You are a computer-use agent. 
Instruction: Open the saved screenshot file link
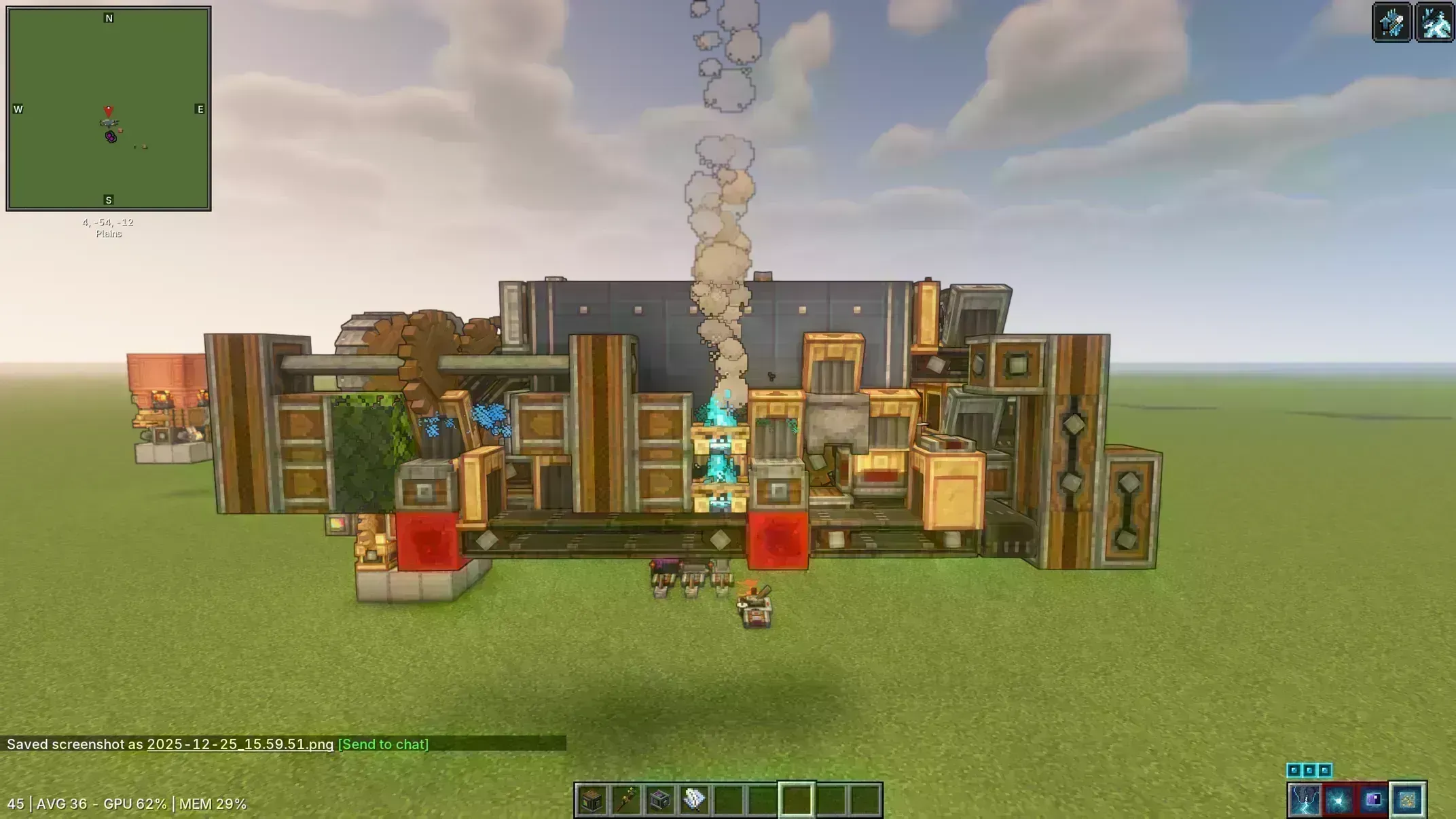coord(240,744)
